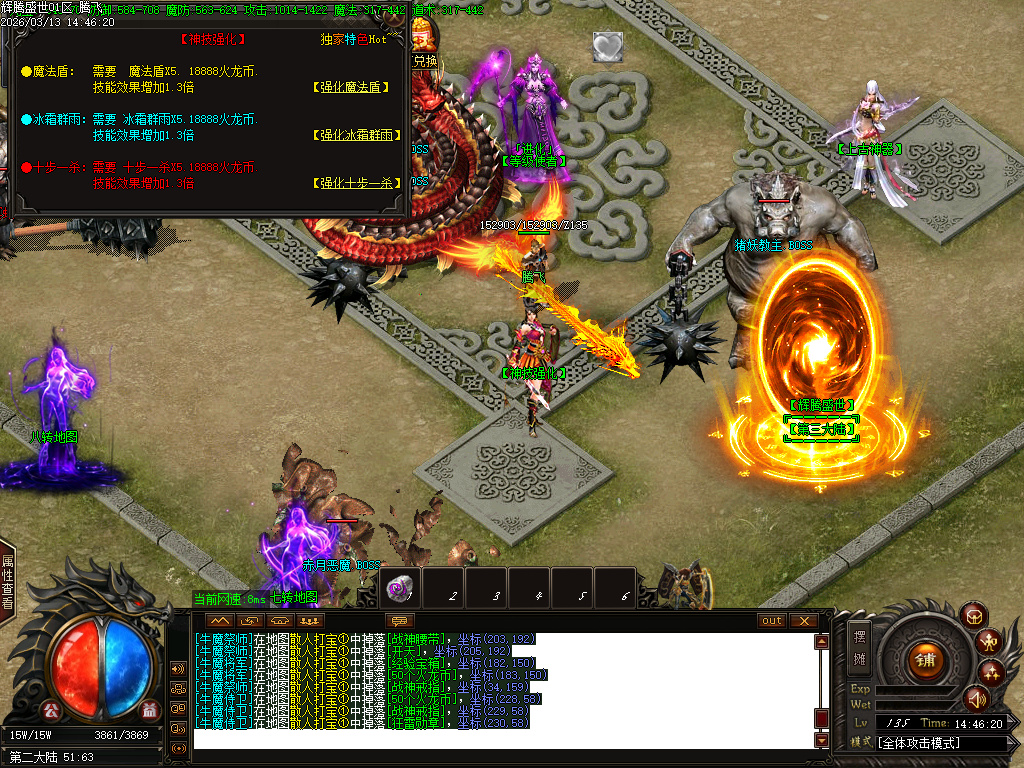Open the 属性查看 attributes side tab
Screen dimensions: 1024x768
[x=7, y=582]
